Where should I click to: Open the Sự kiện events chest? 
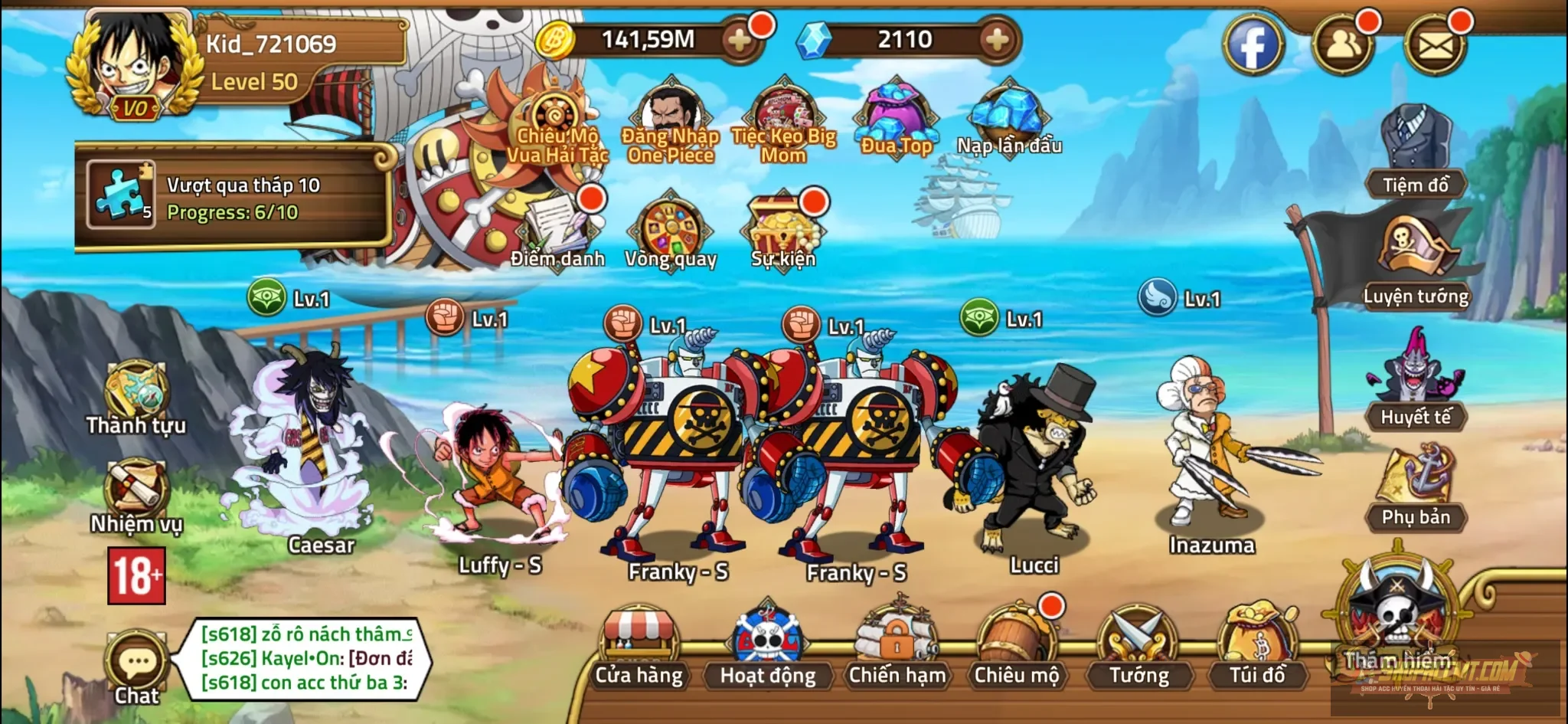tap(782, 231)
